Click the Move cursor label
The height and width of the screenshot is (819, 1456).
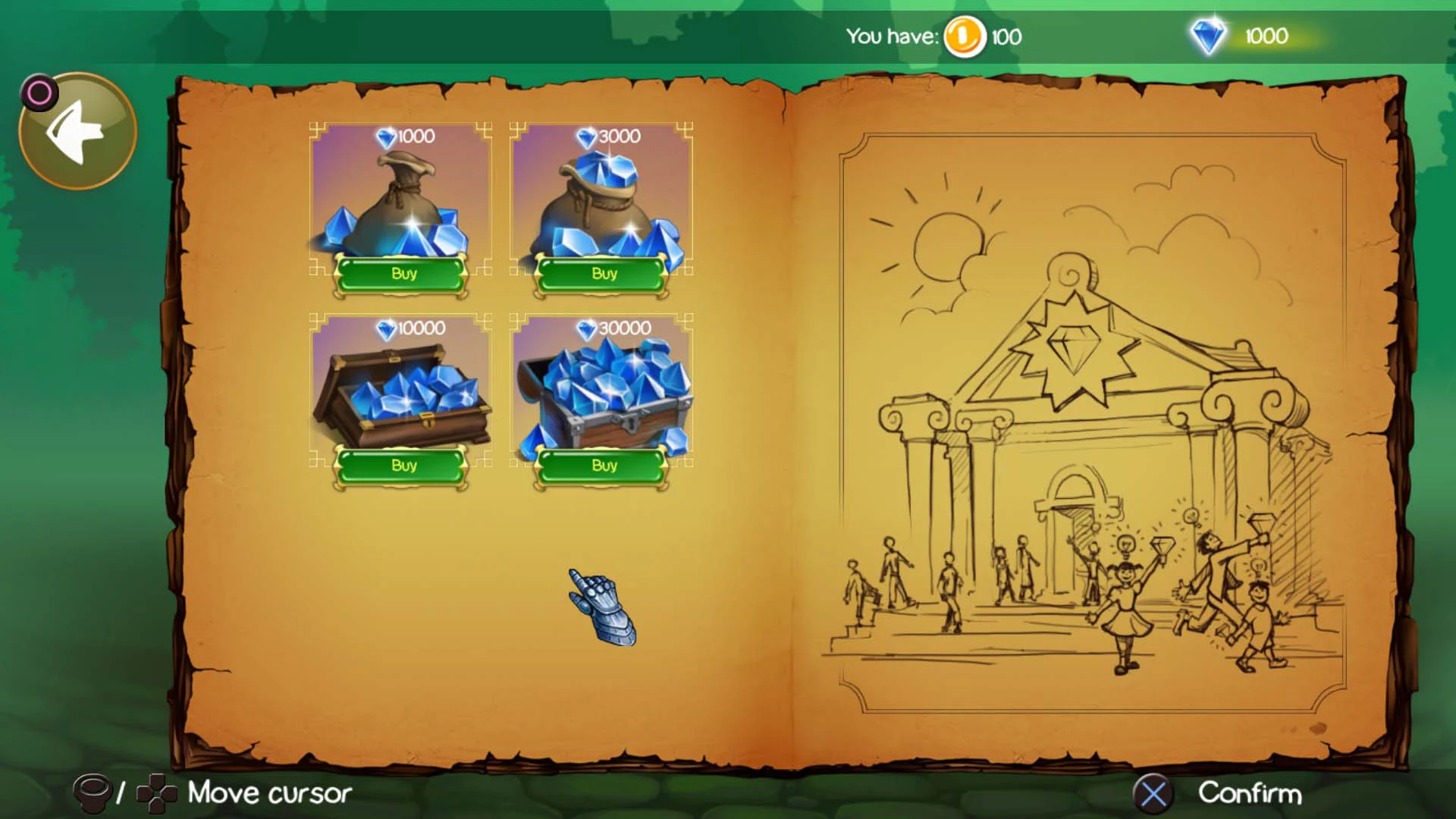269,793
